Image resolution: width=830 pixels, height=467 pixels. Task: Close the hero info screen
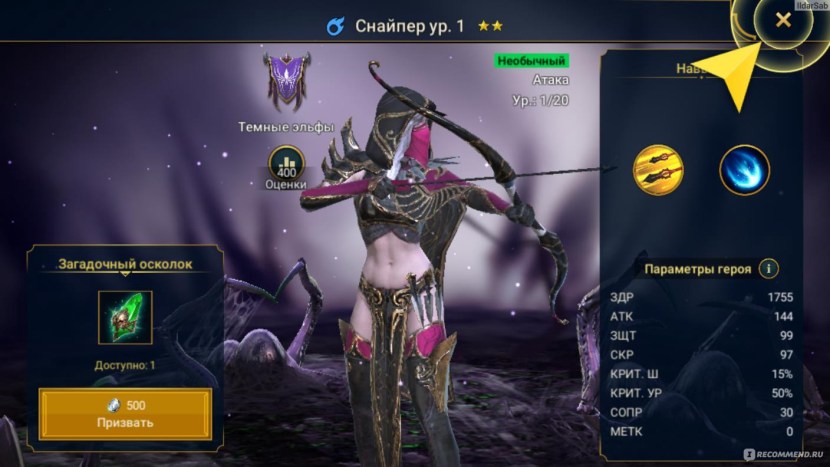point(783,21)
